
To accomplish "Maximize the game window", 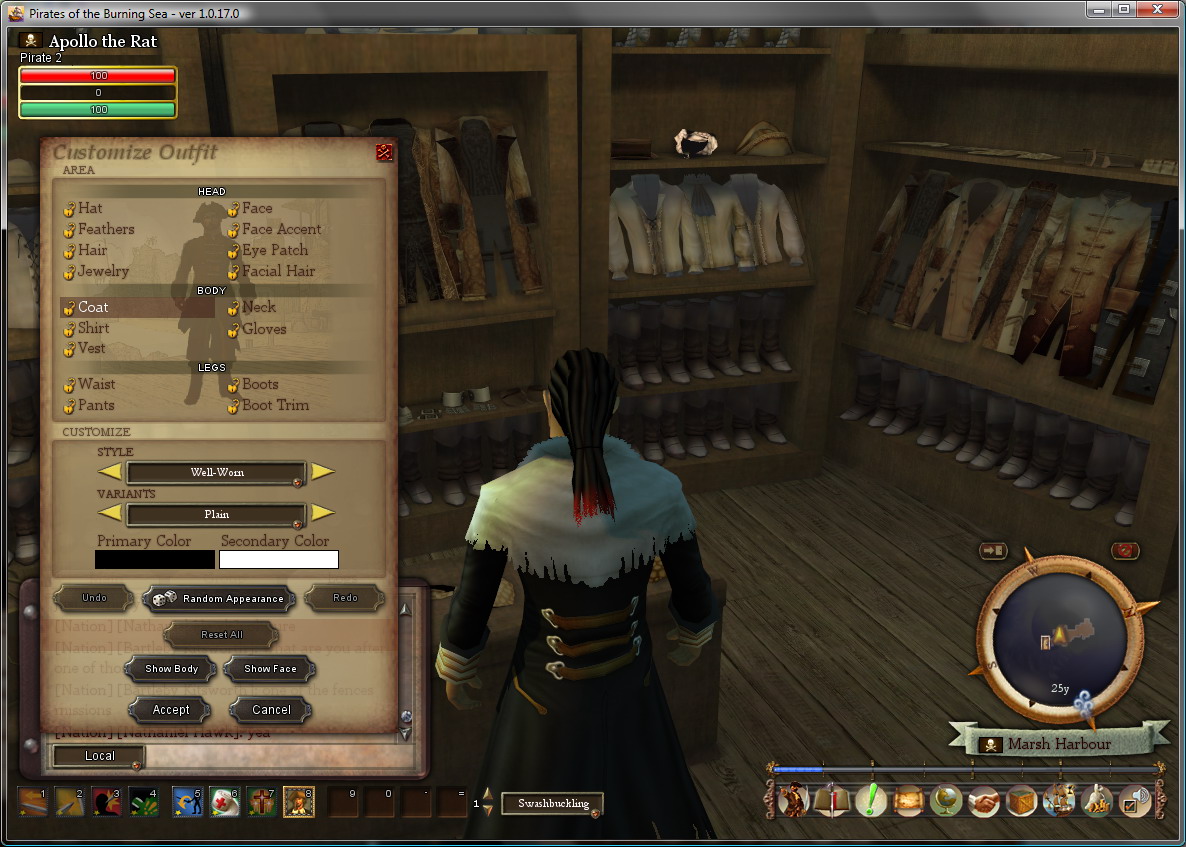I will tap(1124, 10).
